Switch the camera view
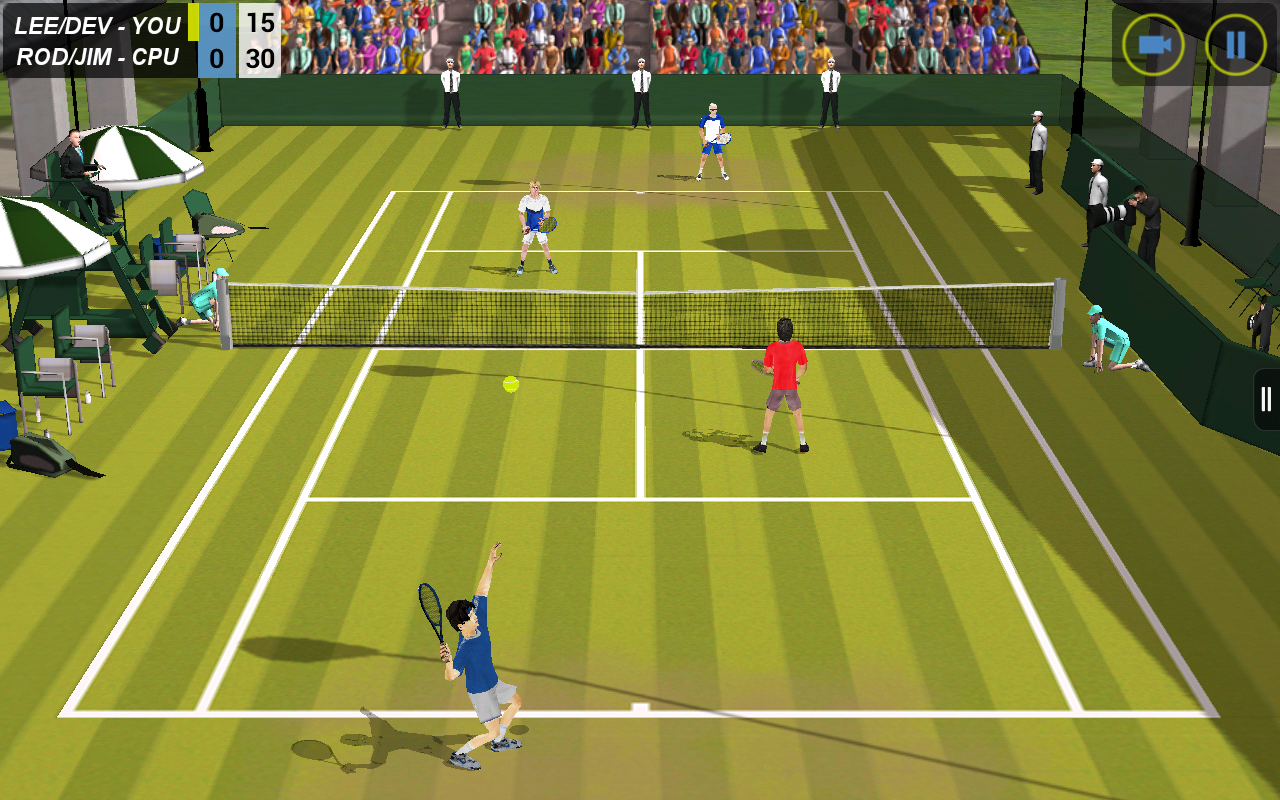Screen dimensions: 1280x800 (x=1153, y=45)
